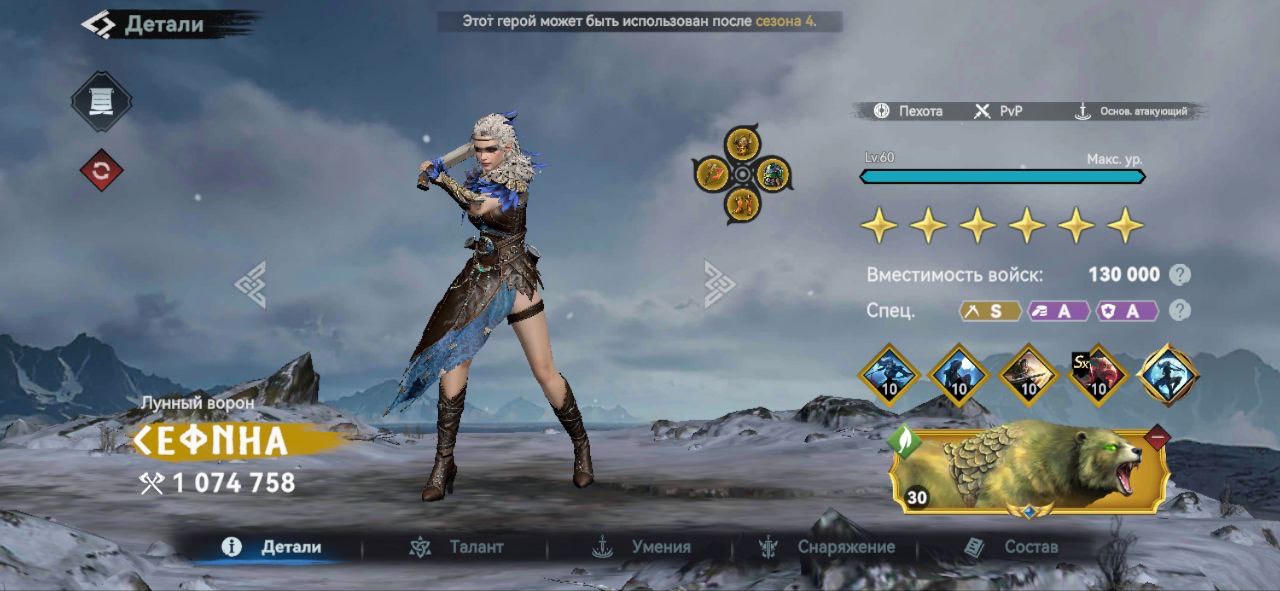Open the scroll icon panel
This screenshot has width=1280, height=591.
tap(101, 102)
